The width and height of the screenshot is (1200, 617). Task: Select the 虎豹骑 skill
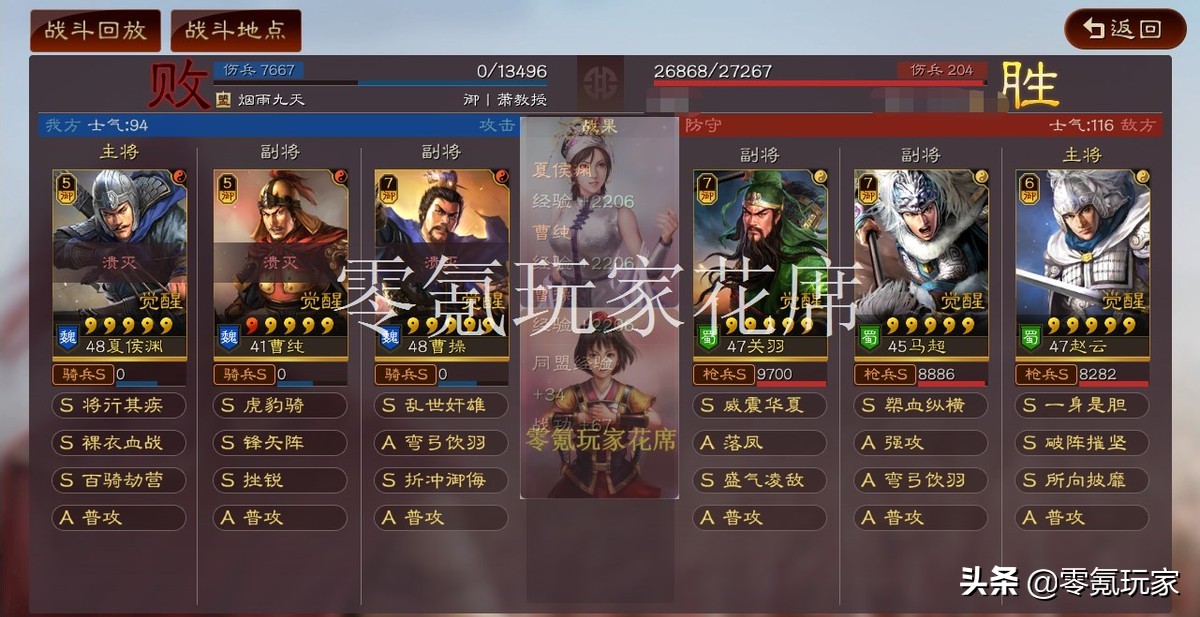click(280, 406)
